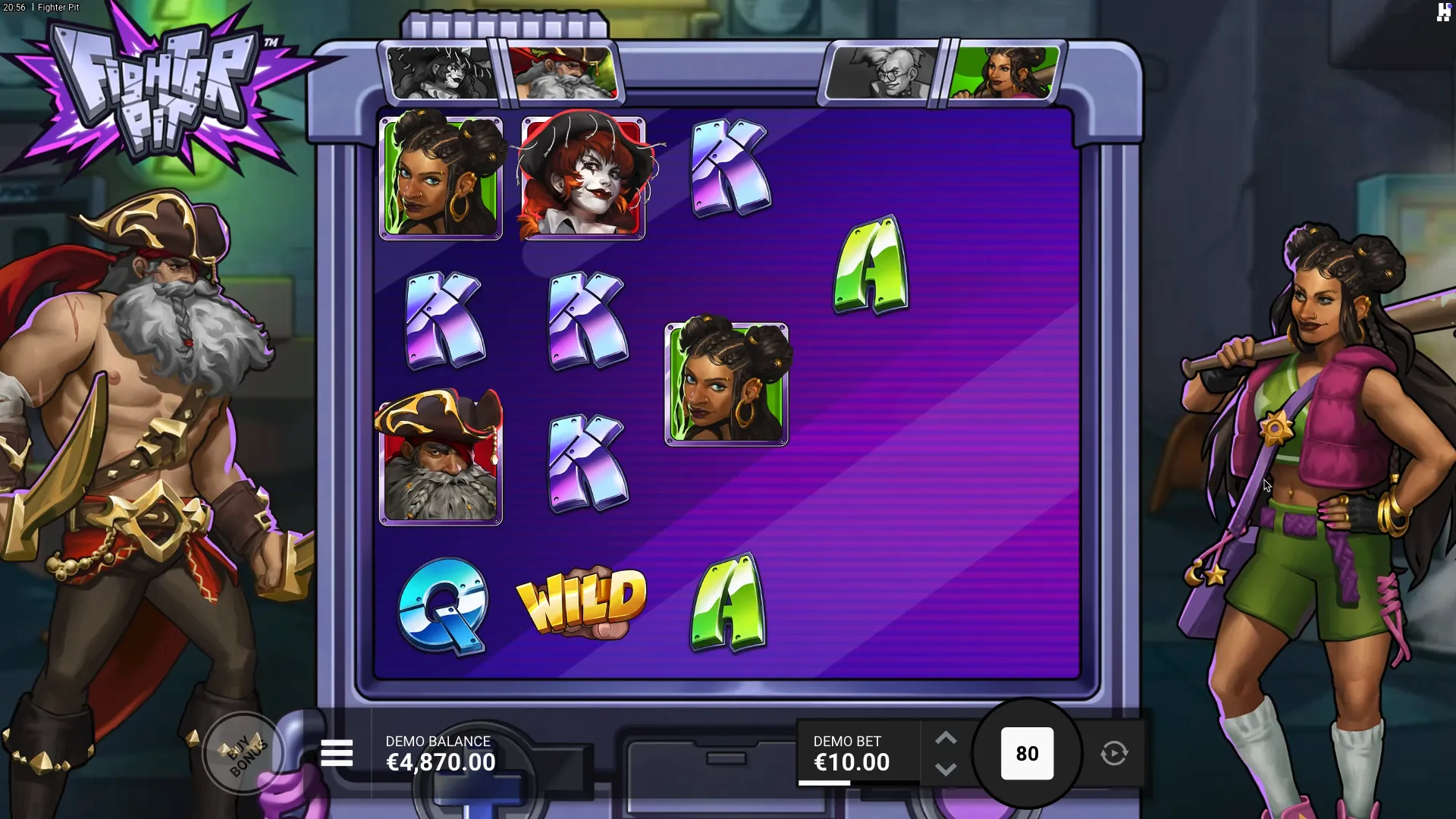Increase the demo bet amount
1456x819 pixels.
coord(946,739)
